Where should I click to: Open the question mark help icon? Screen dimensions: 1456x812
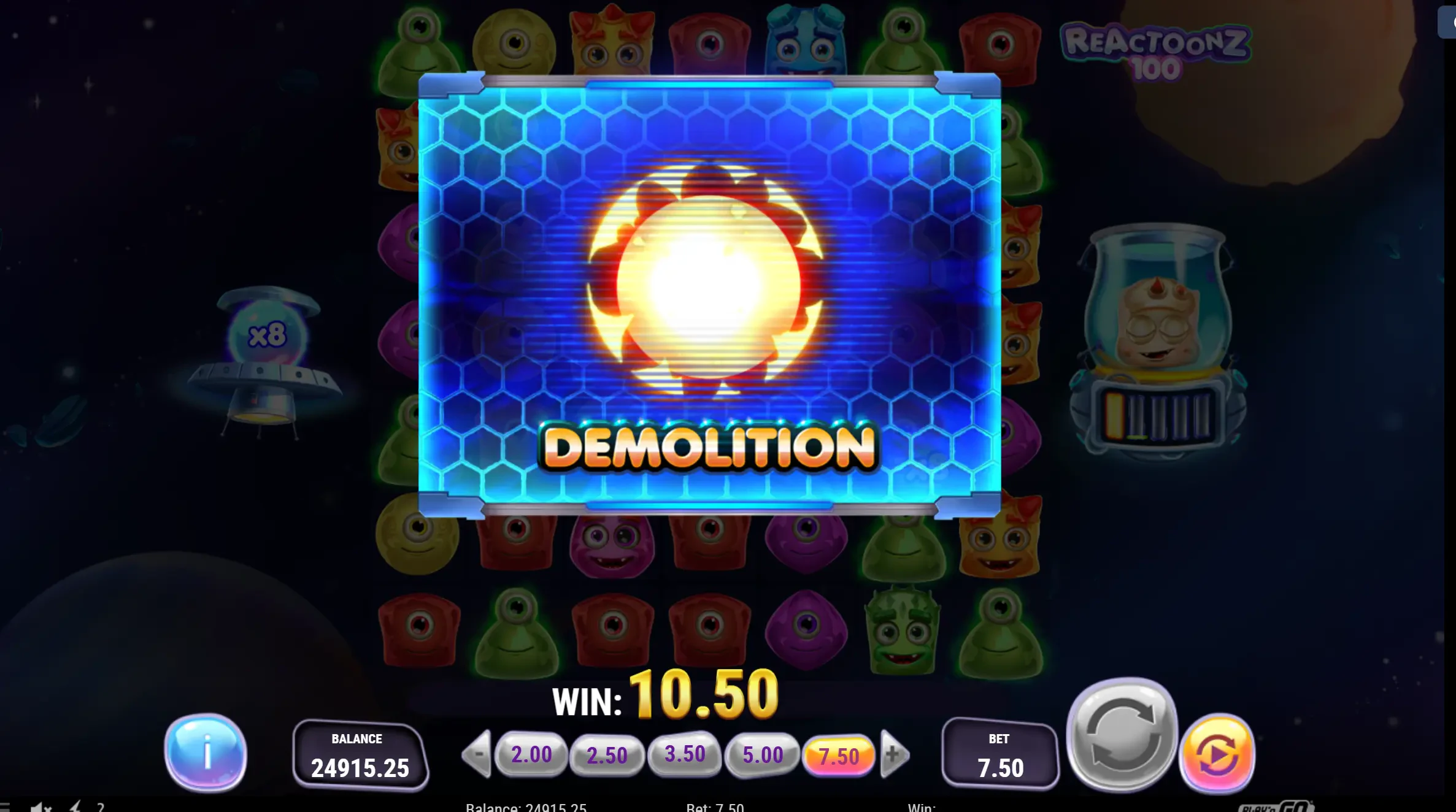point(101,807)
